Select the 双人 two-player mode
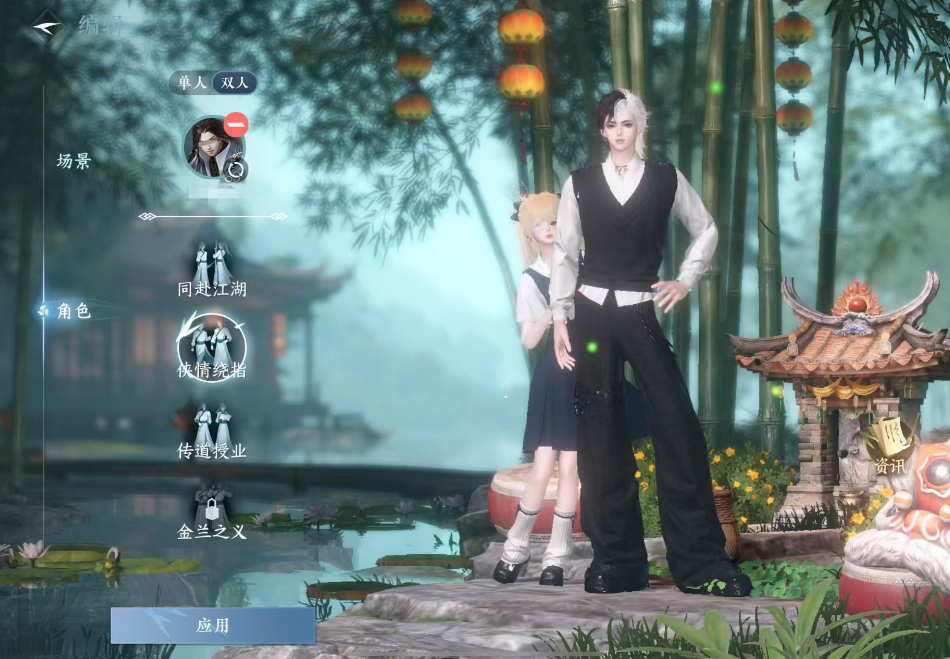950x659 pixels. [x=235, y=83]
